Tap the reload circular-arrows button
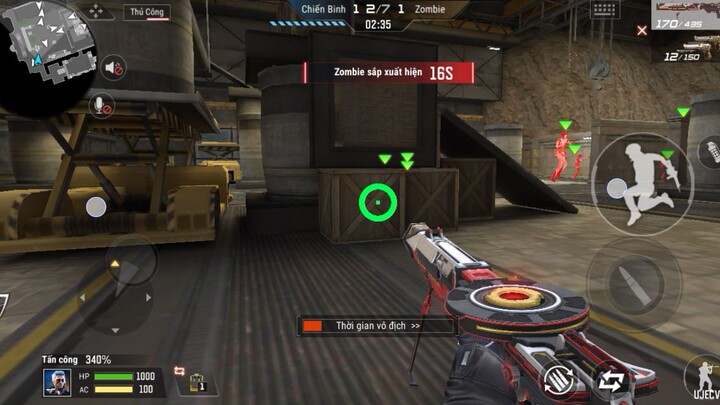 coord(558,378)
